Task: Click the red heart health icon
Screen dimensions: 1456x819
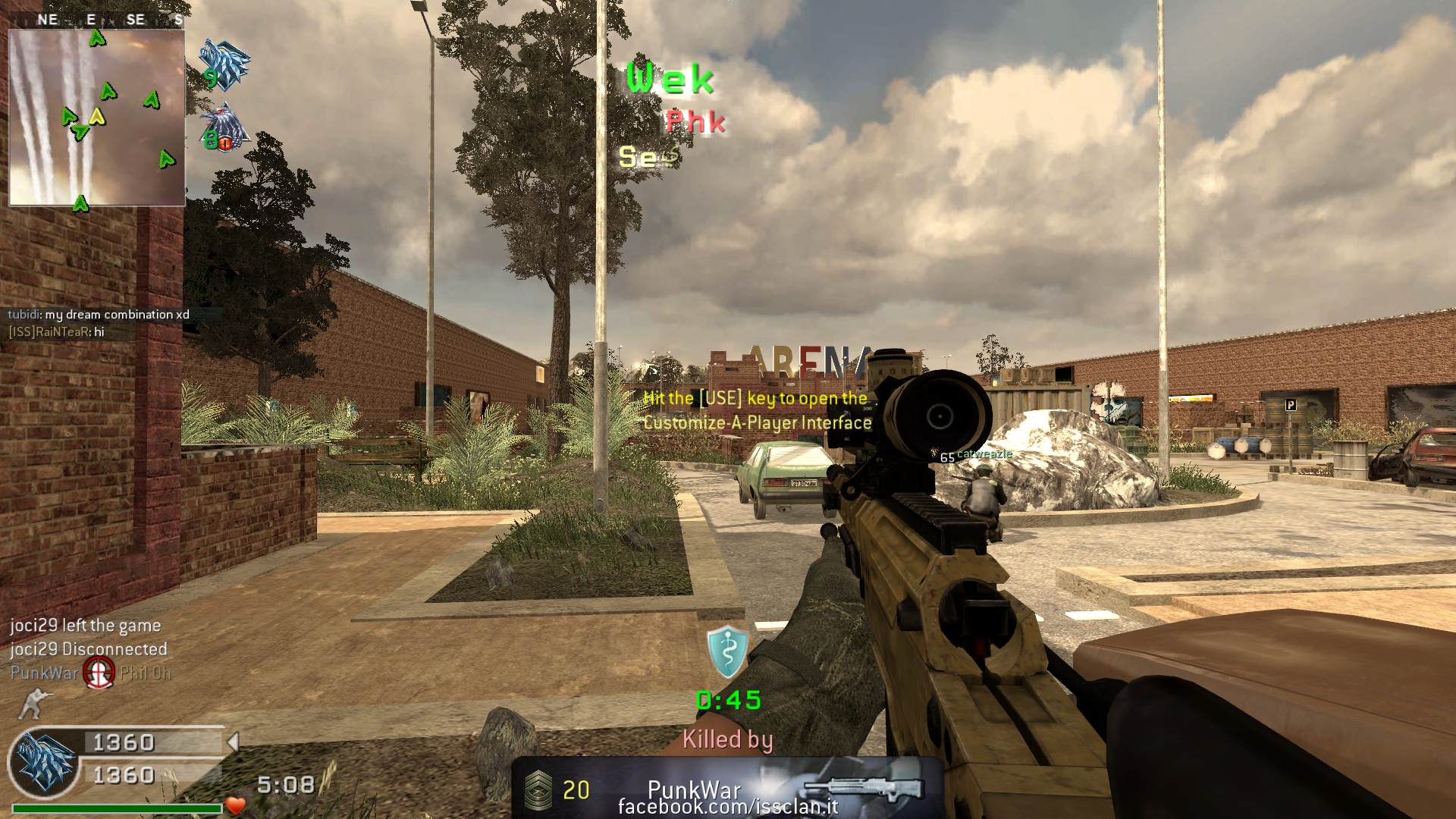Action: tap(236, 805)
